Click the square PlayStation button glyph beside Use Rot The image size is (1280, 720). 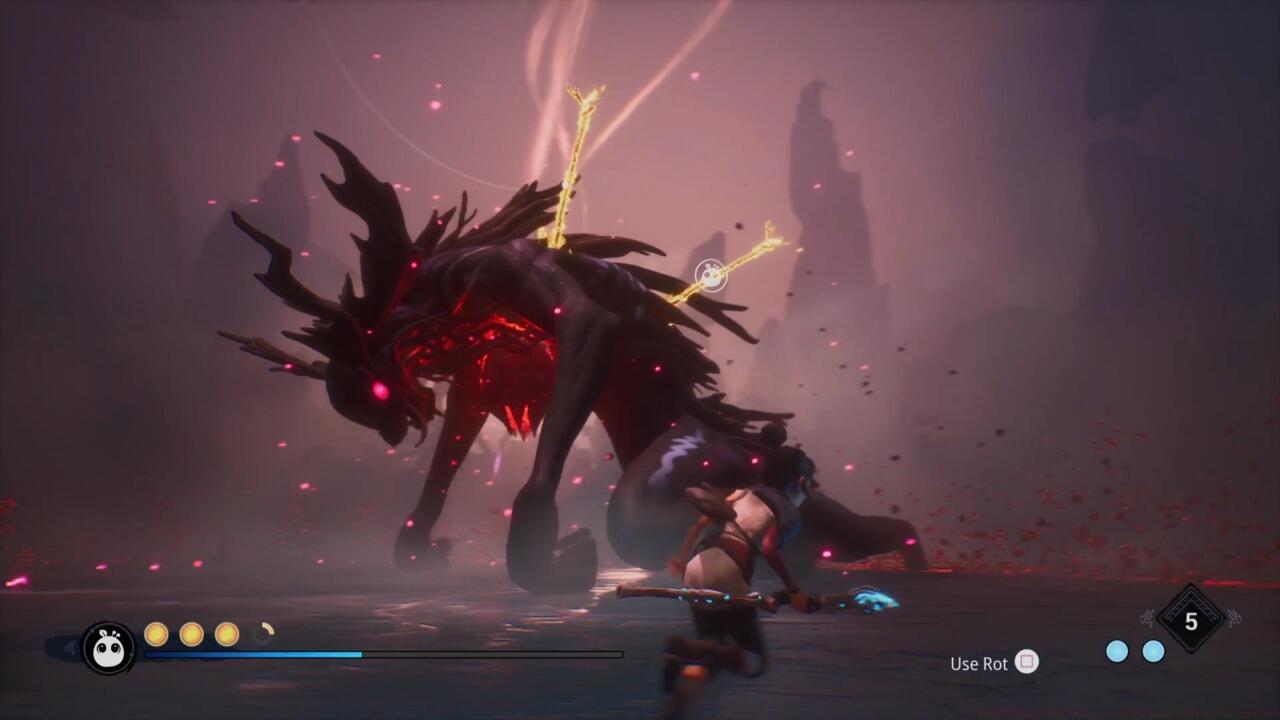click(1026, 663)
